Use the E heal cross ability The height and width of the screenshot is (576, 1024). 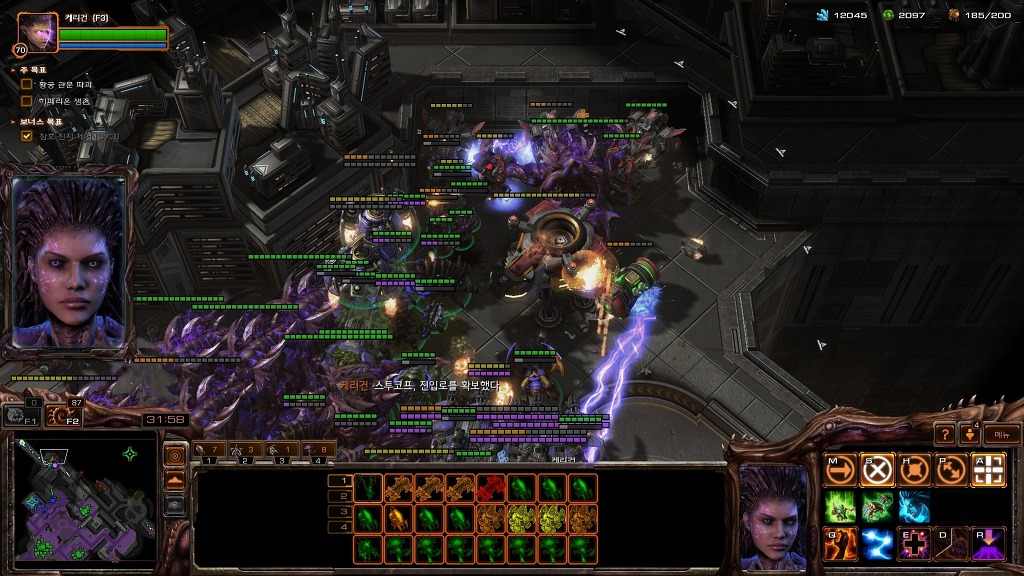(914, 543)
